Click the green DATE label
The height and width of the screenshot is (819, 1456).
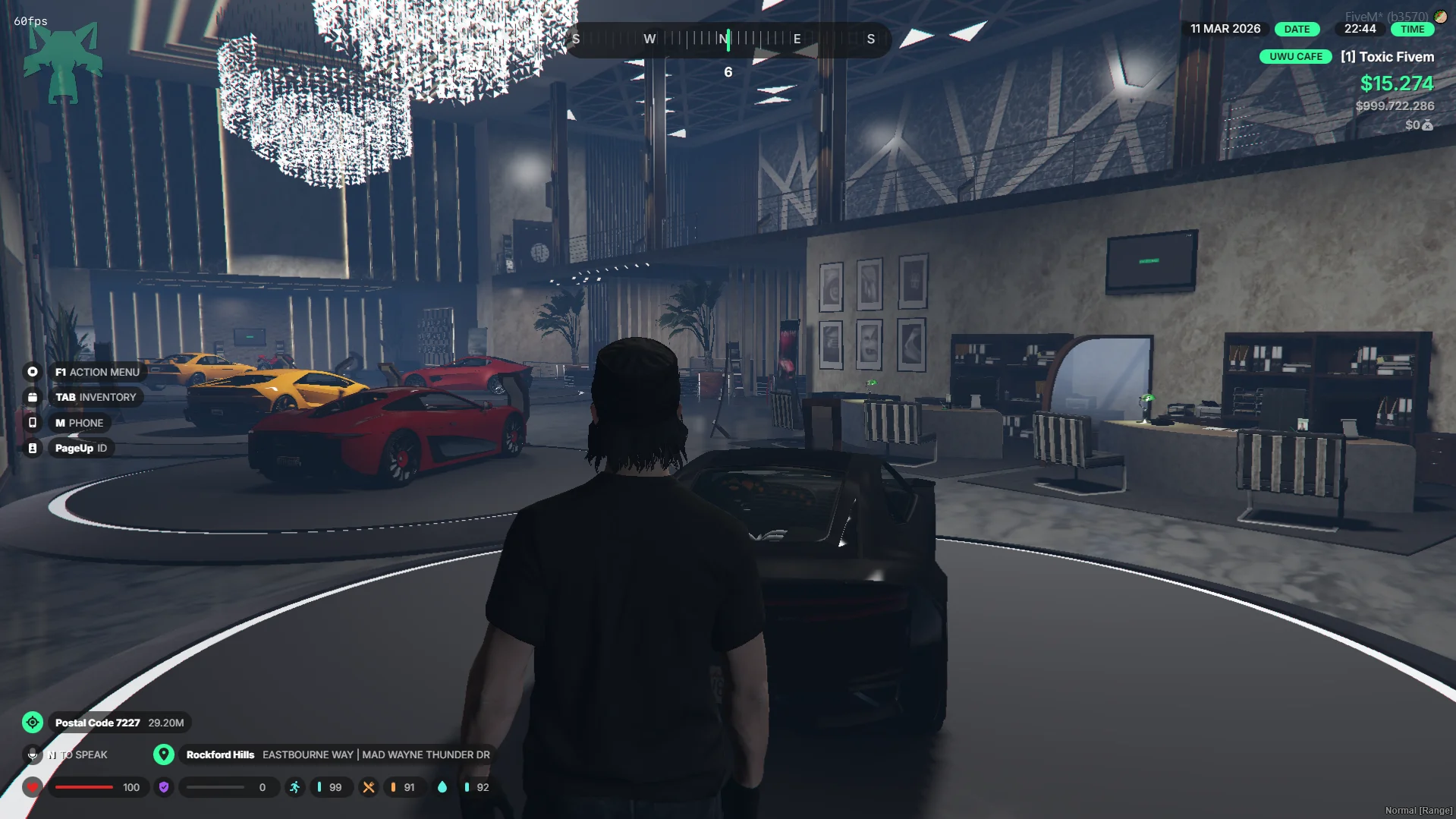[1297, 29]
